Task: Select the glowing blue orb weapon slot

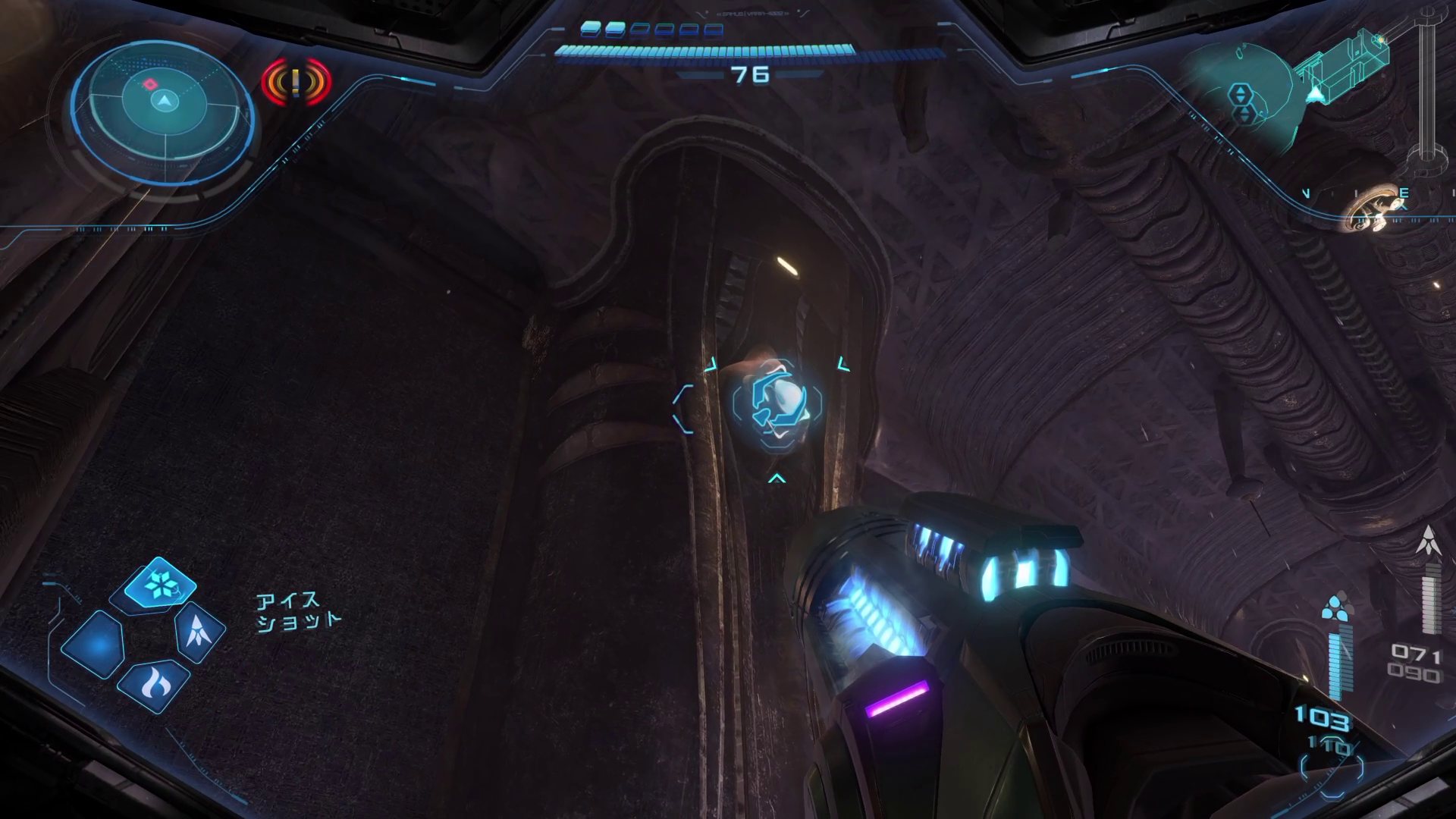Action: click(x=95, y=644)
